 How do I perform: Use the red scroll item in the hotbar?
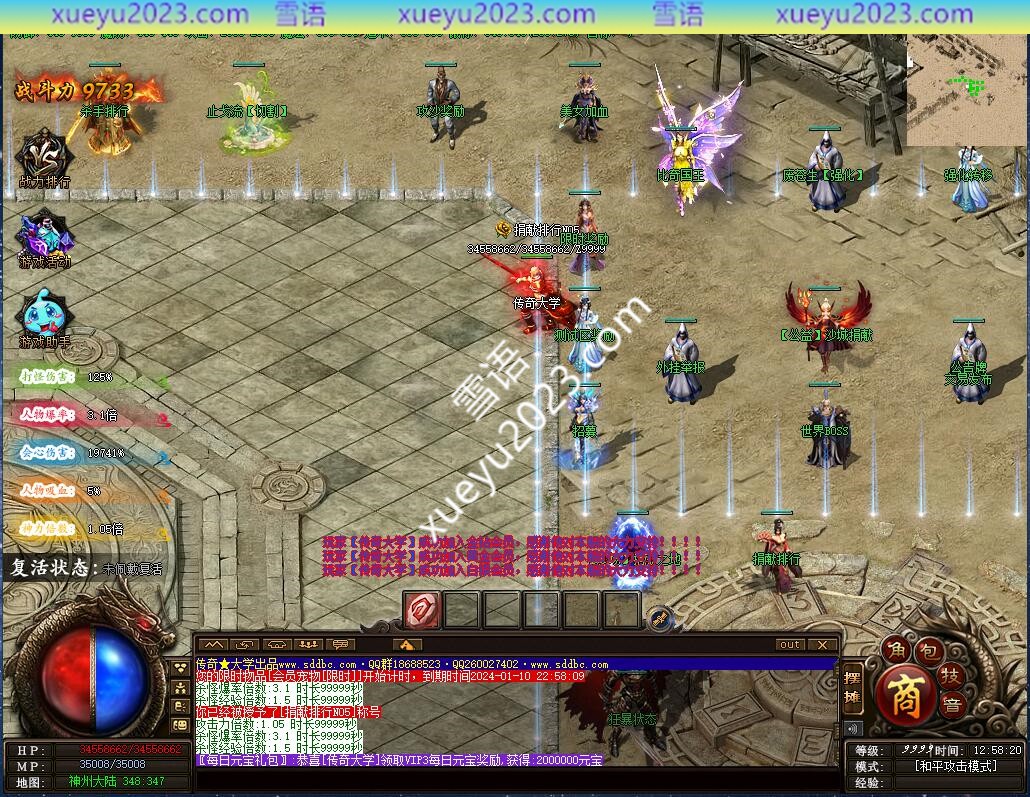(422, 609)
